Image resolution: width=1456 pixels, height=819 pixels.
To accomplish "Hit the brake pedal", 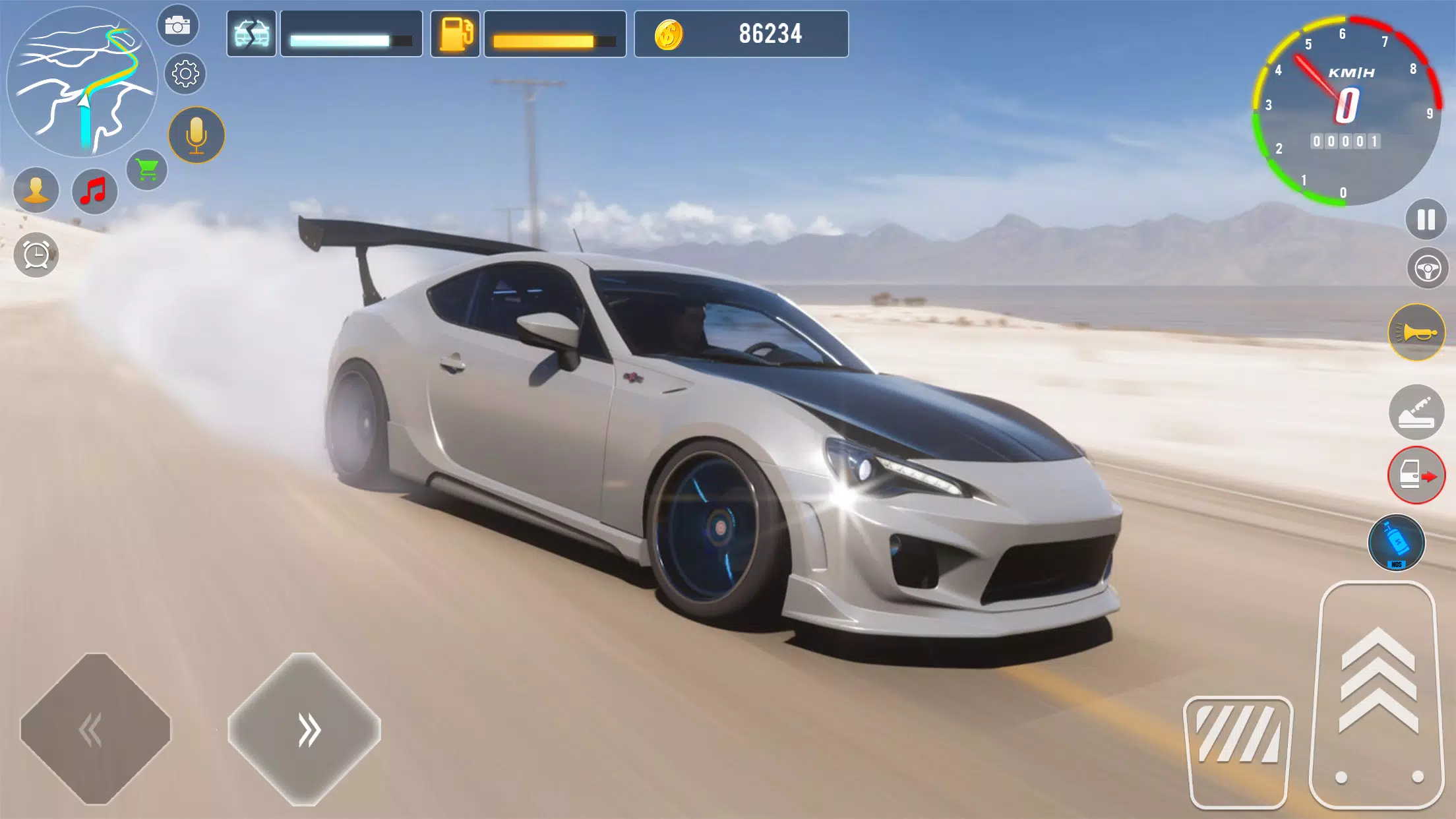I will (1238, 752).
